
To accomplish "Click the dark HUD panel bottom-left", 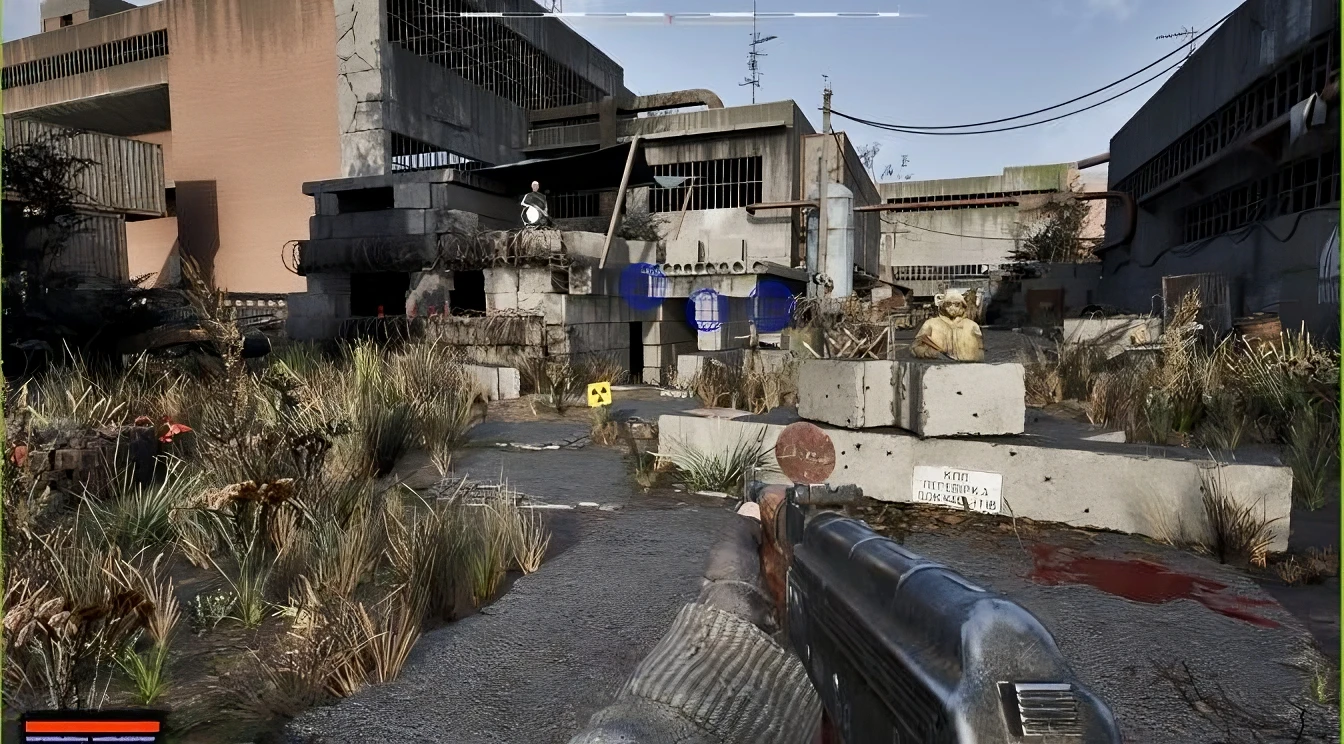I will [92, 728].
